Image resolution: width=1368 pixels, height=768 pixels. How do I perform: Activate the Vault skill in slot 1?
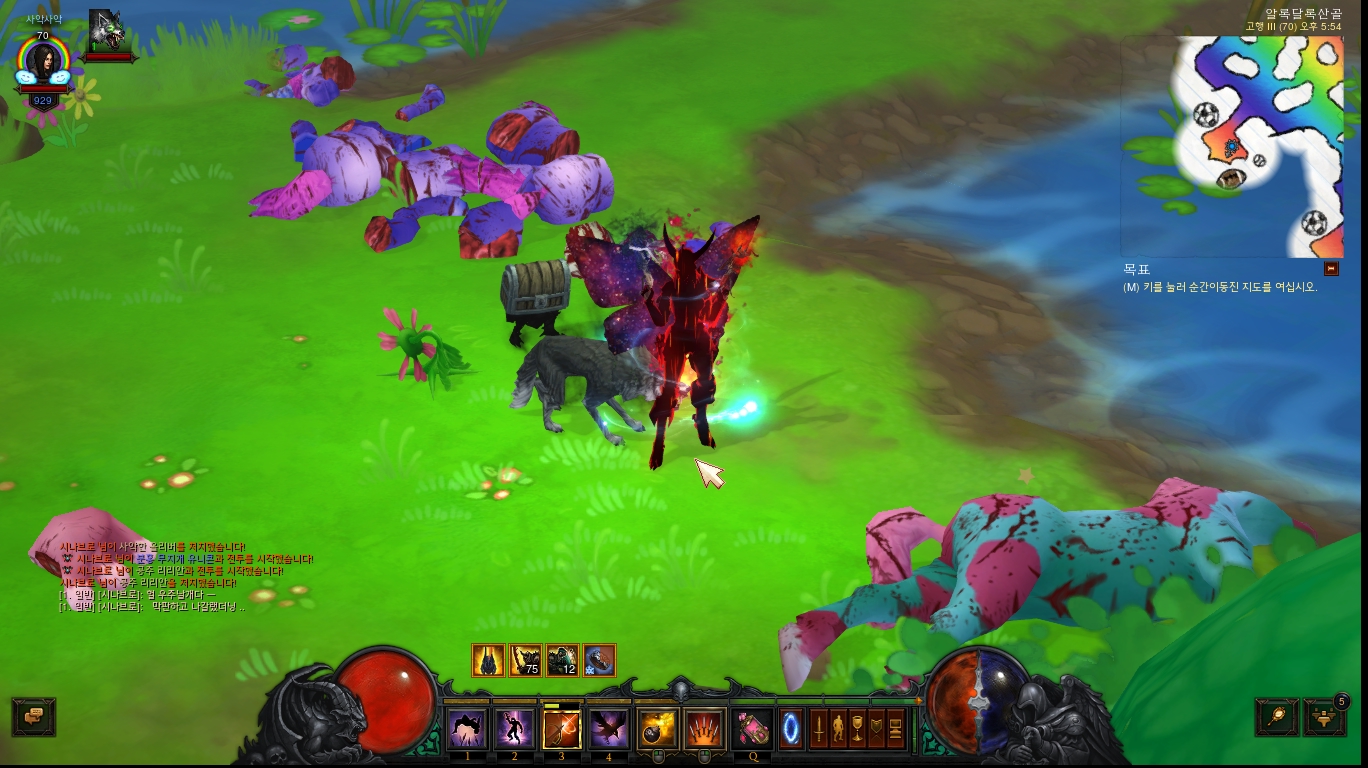click(x=467, y=729)
